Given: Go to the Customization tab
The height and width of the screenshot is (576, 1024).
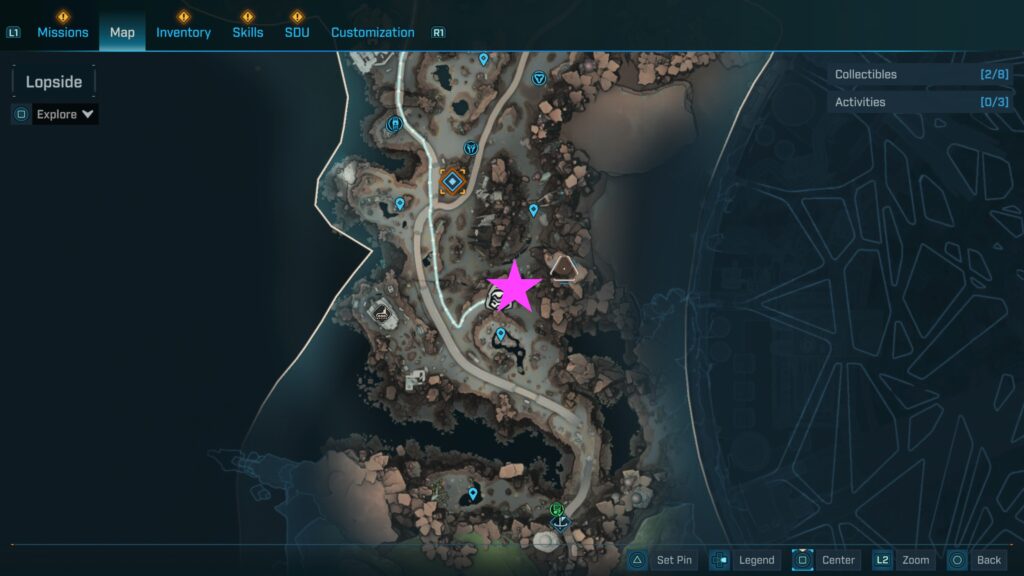Looking at the screenshot, I should pos(372,32).
